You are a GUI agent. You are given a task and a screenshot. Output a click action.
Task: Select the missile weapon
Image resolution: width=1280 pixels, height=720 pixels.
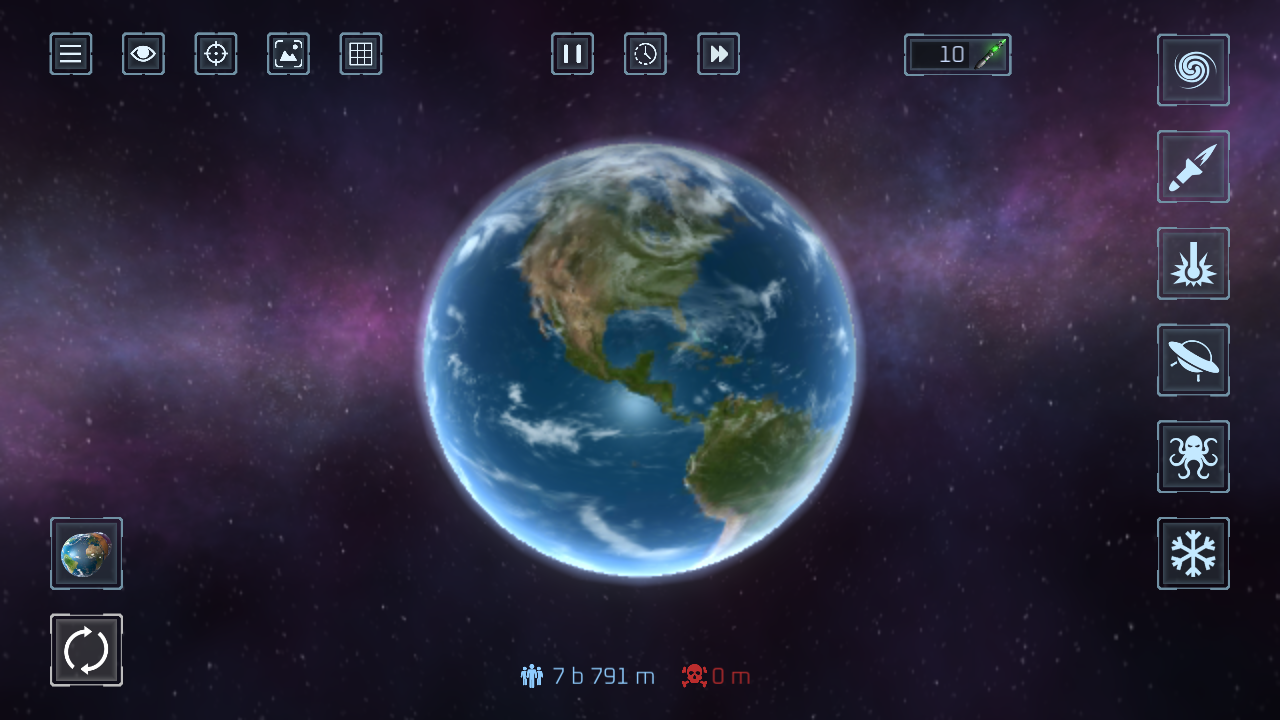coord(1193,166)
